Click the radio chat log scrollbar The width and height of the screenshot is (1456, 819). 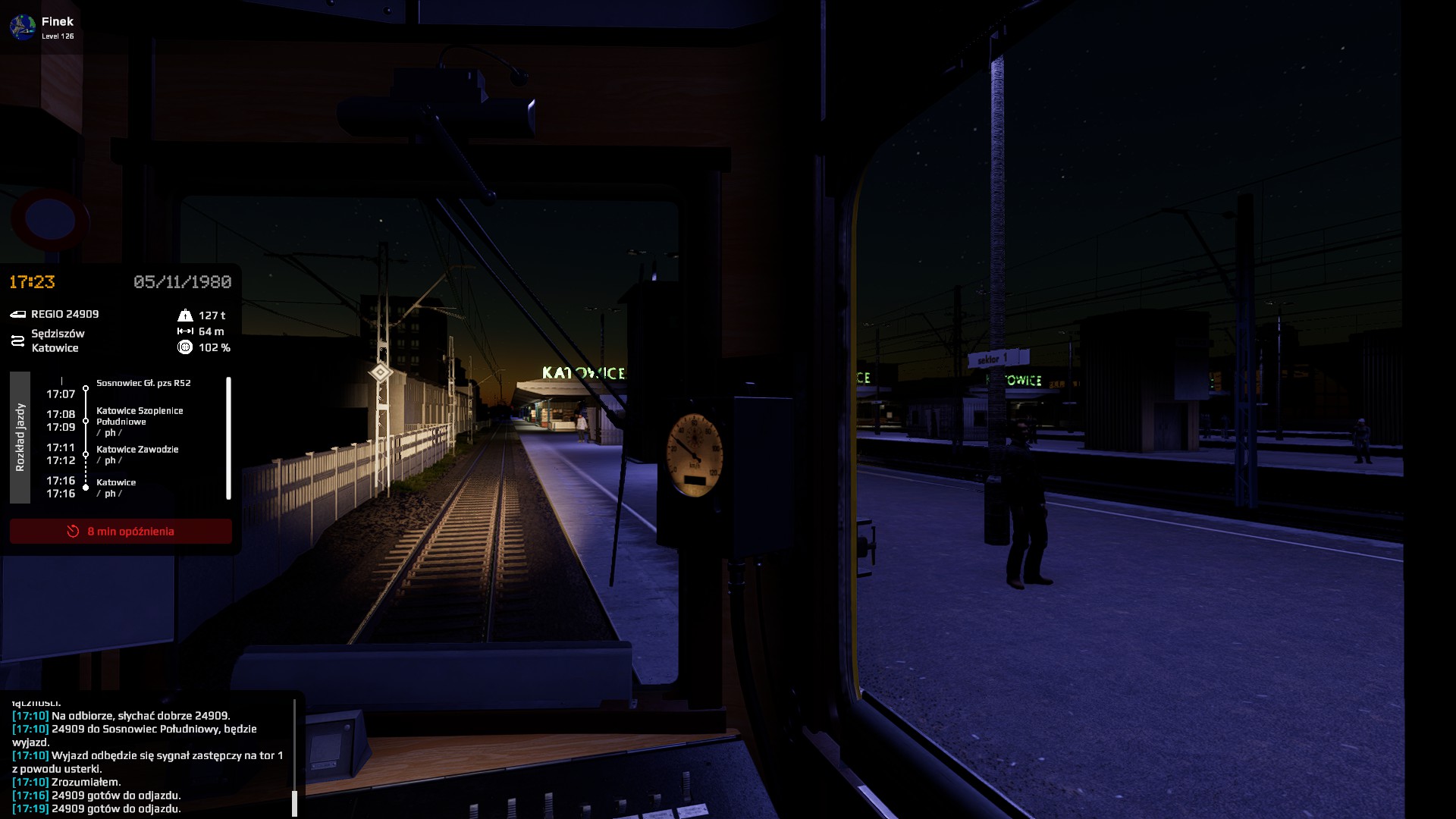(x=294, y=801)
